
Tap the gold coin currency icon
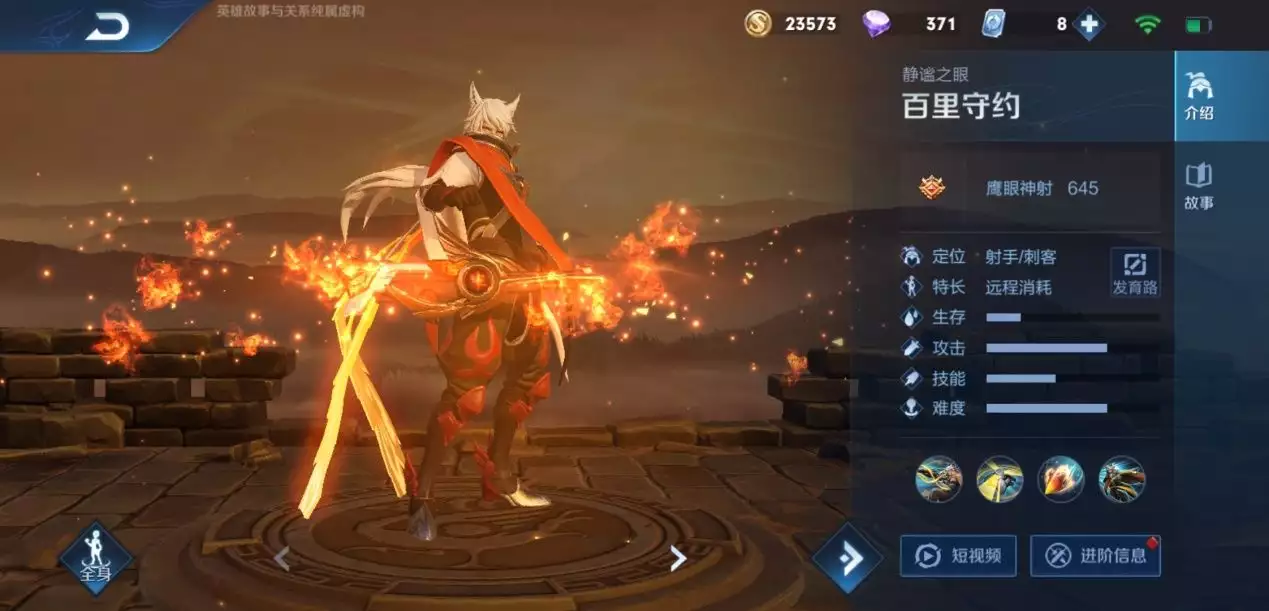(x=758, y=24)
